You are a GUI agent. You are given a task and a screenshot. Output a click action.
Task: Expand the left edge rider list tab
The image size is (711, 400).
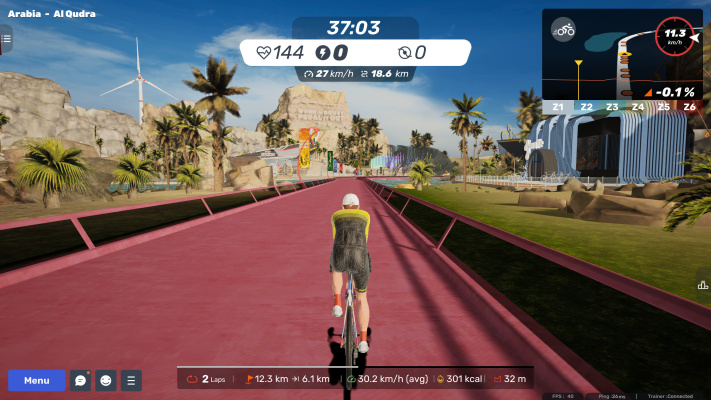(5, 40)
